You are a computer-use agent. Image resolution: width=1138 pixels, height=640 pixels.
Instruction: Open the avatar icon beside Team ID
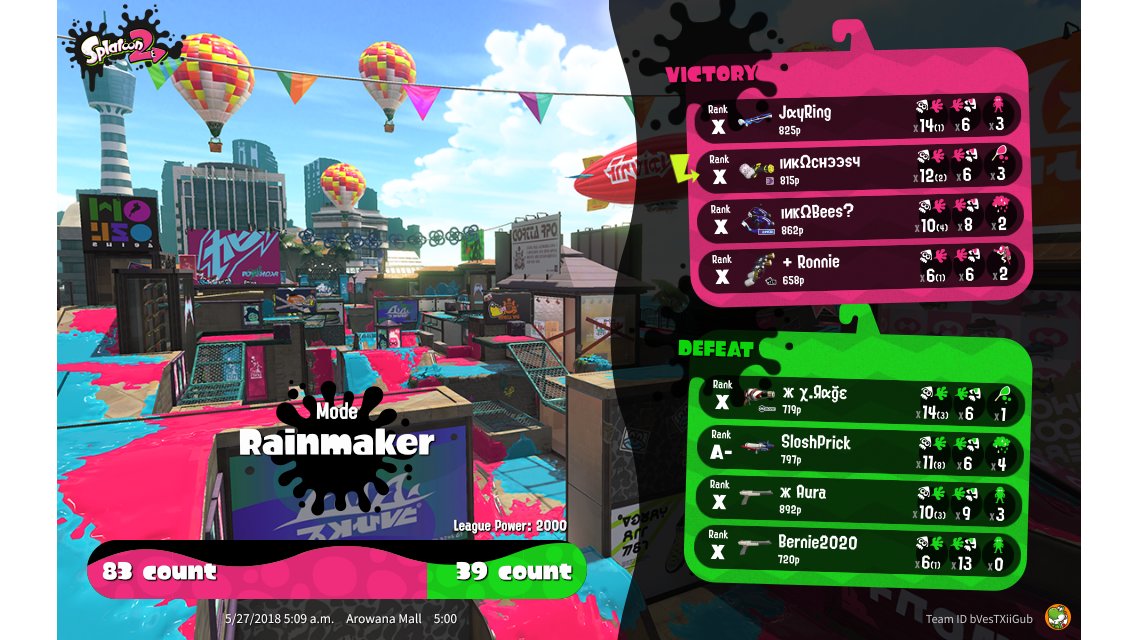1055,618
